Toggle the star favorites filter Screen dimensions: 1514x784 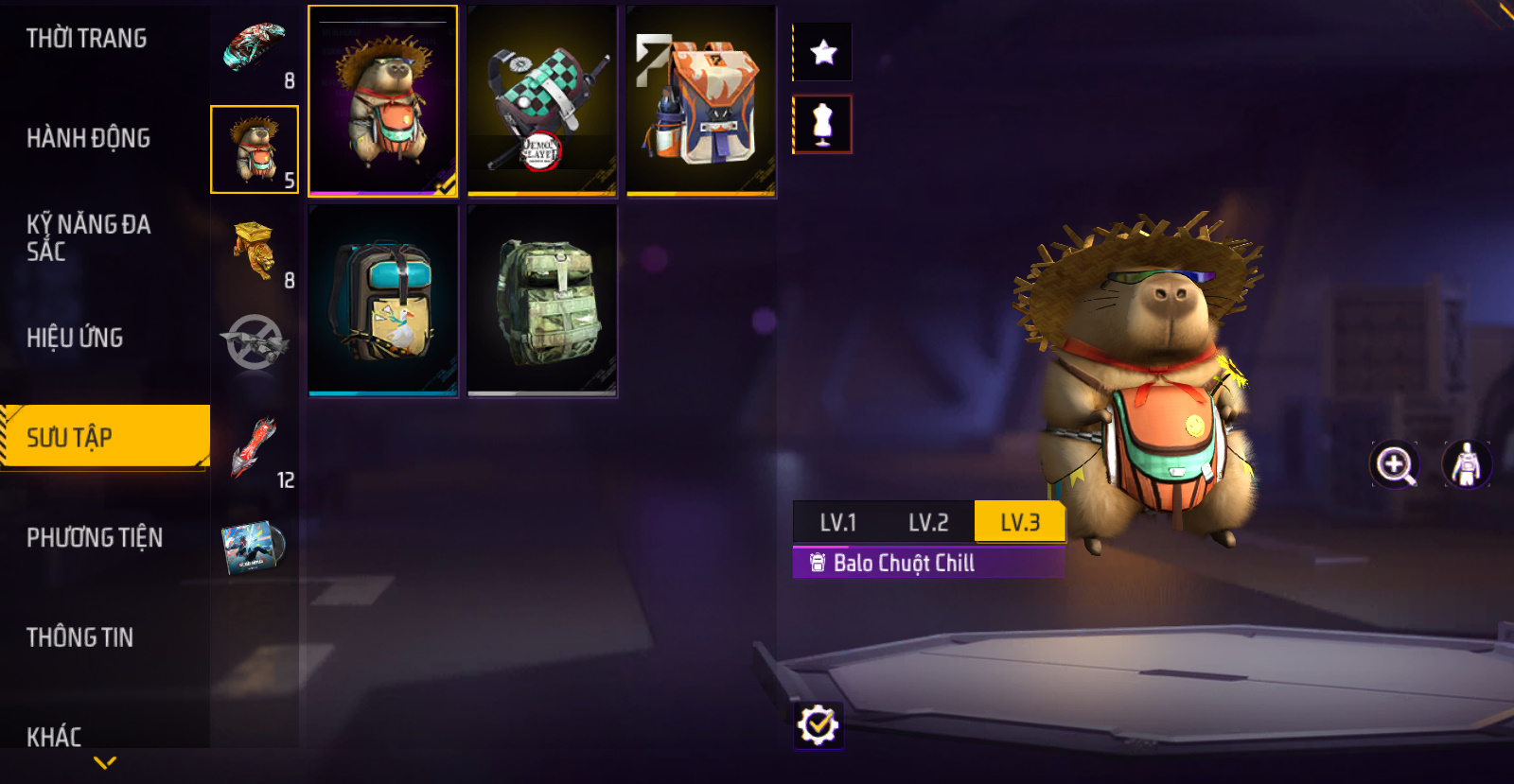[x=823, y=52]
